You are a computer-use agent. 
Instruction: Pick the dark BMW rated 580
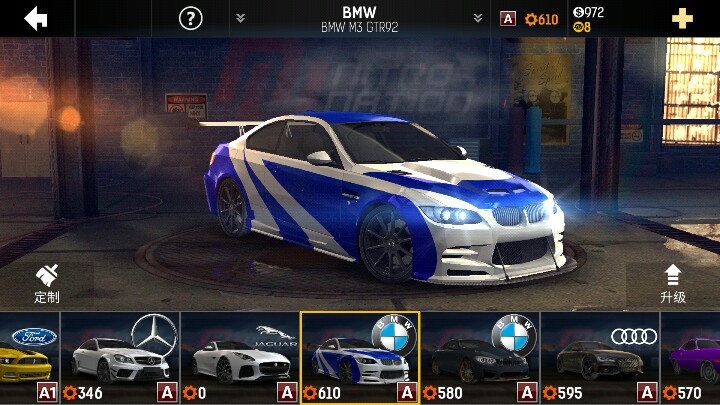click(x=480, y=357)
